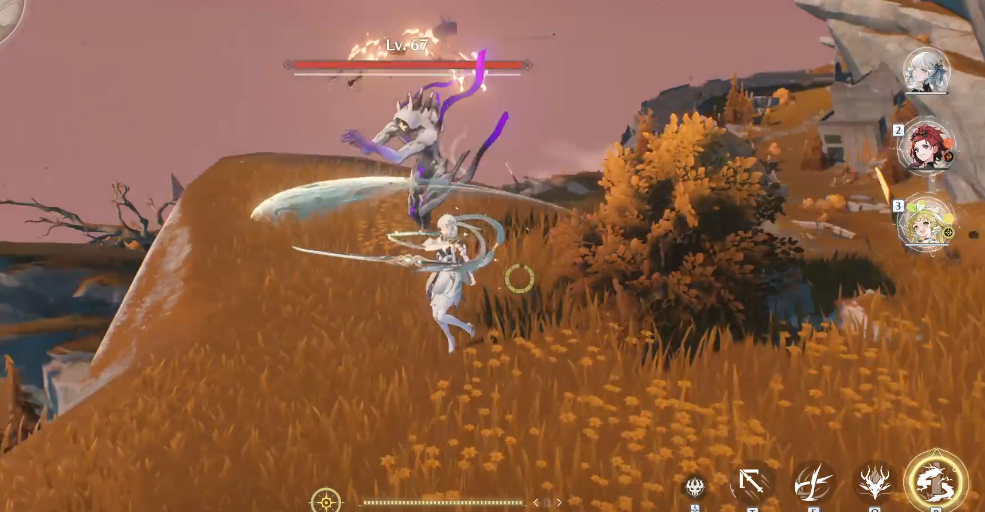Use the antlered beast head skill
The width and height of the screenshot is (985, 512).
click(x=875, y=482)
